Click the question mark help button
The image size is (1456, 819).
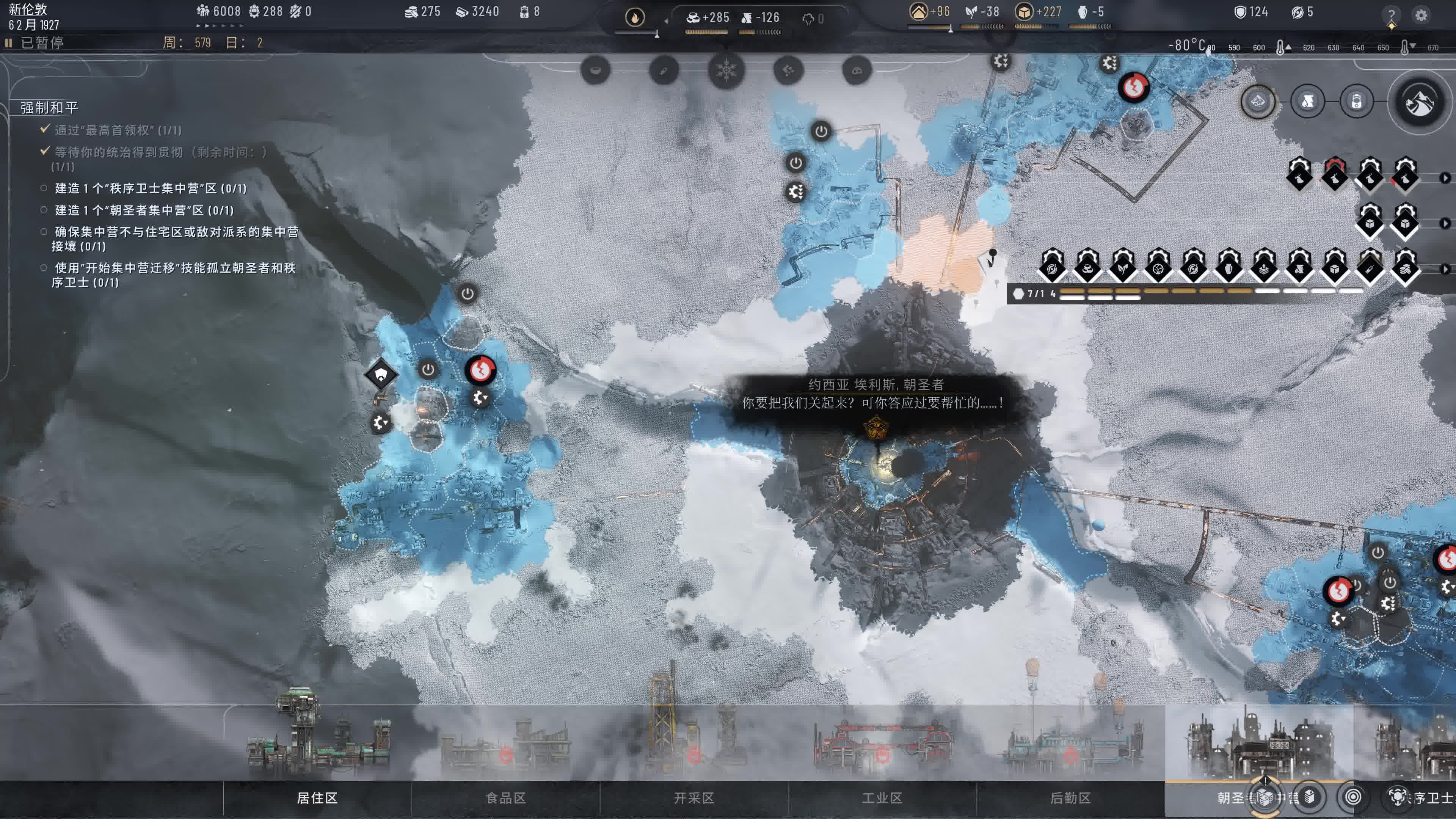pyautogui.click(x=1392, y=15)
